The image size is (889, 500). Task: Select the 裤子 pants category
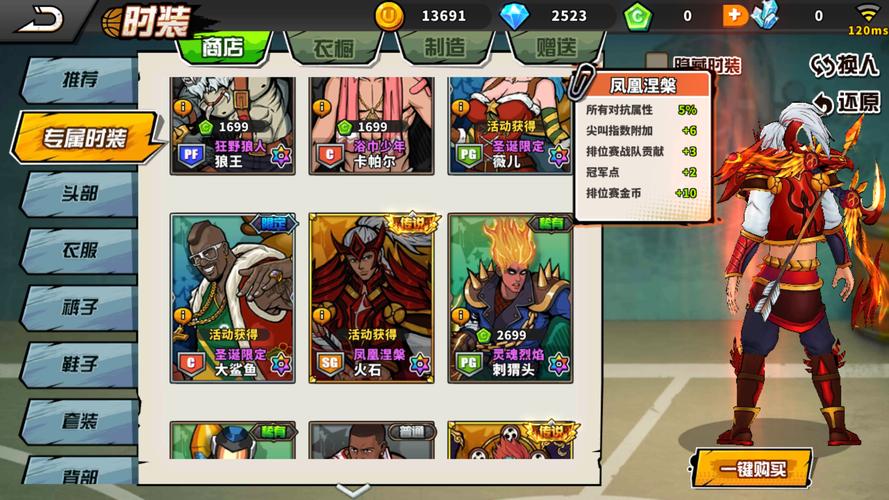click(78, 306)
